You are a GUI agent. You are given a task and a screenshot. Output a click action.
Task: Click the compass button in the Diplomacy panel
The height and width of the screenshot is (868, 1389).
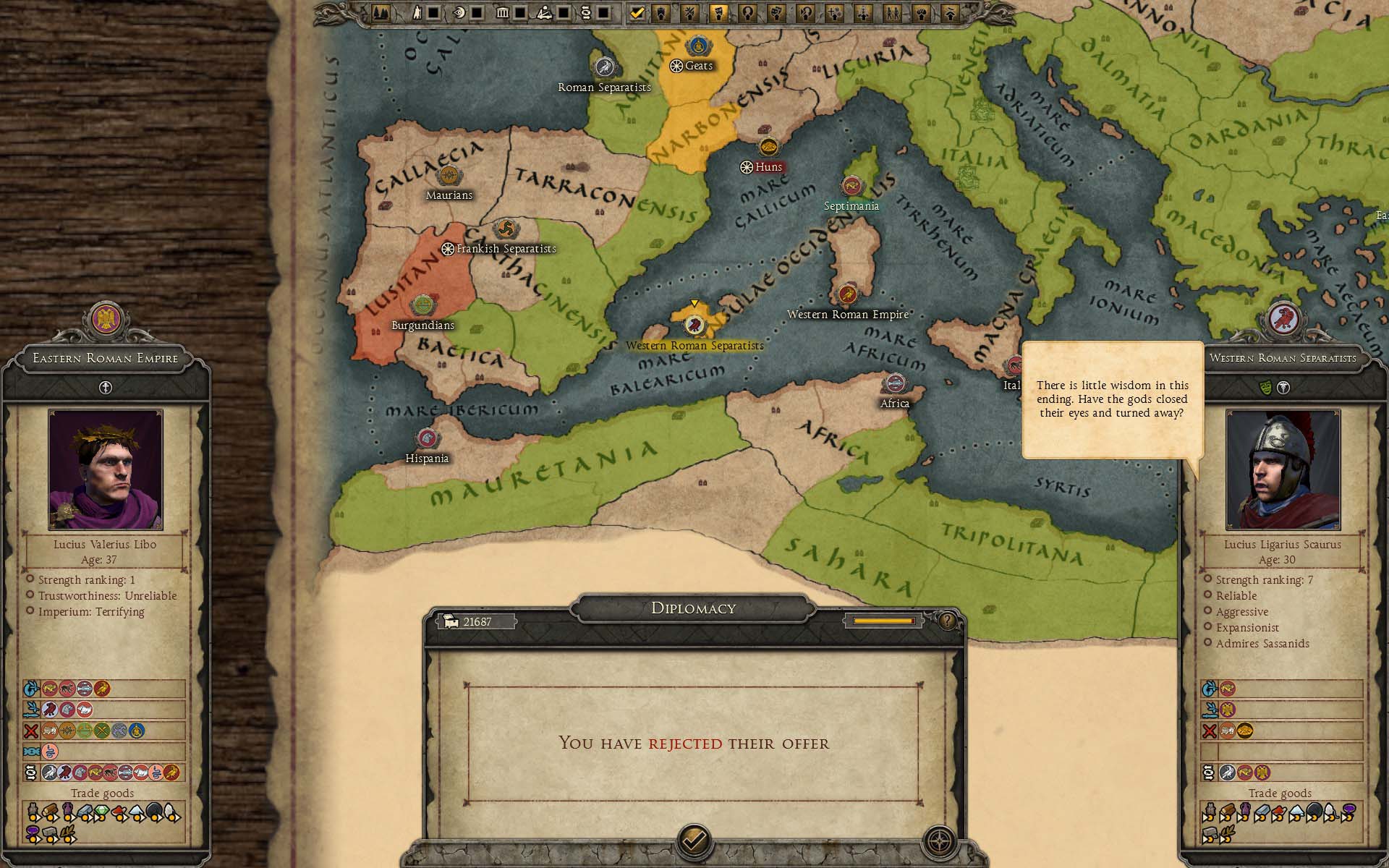click(940, 842)
